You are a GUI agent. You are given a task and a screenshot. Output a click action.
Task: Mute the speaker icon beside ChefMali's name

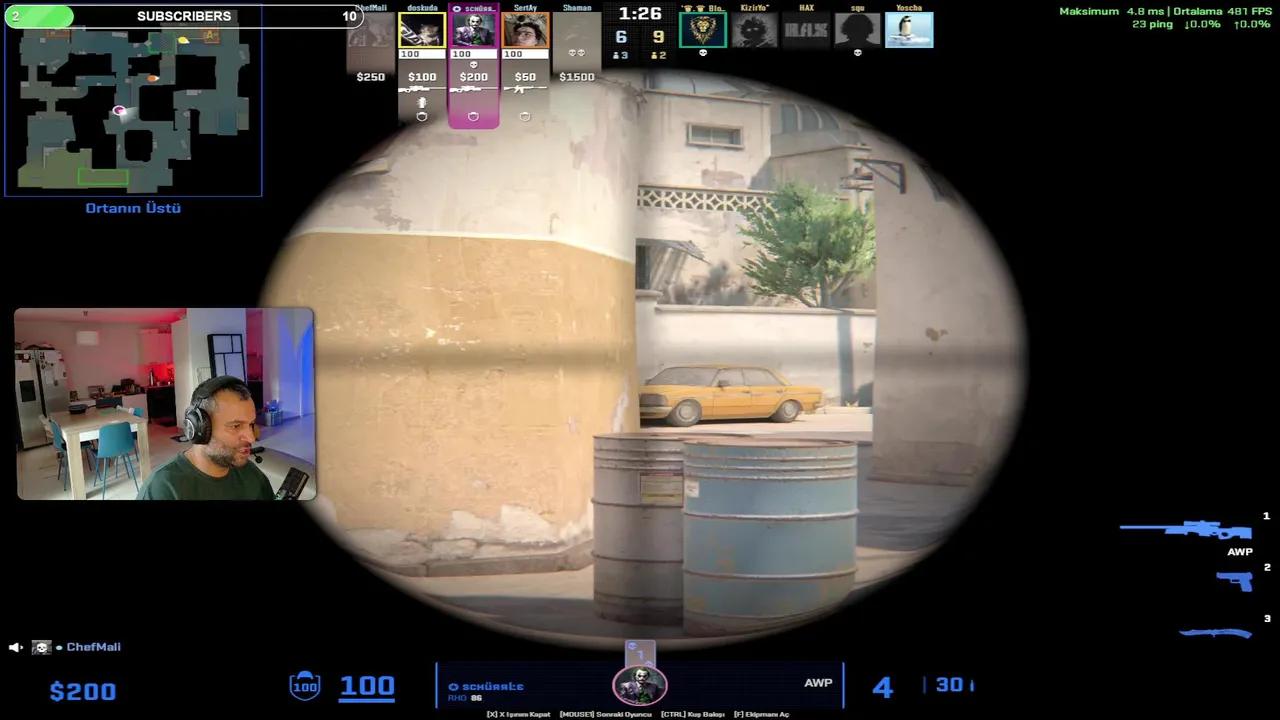pos(13,647)
